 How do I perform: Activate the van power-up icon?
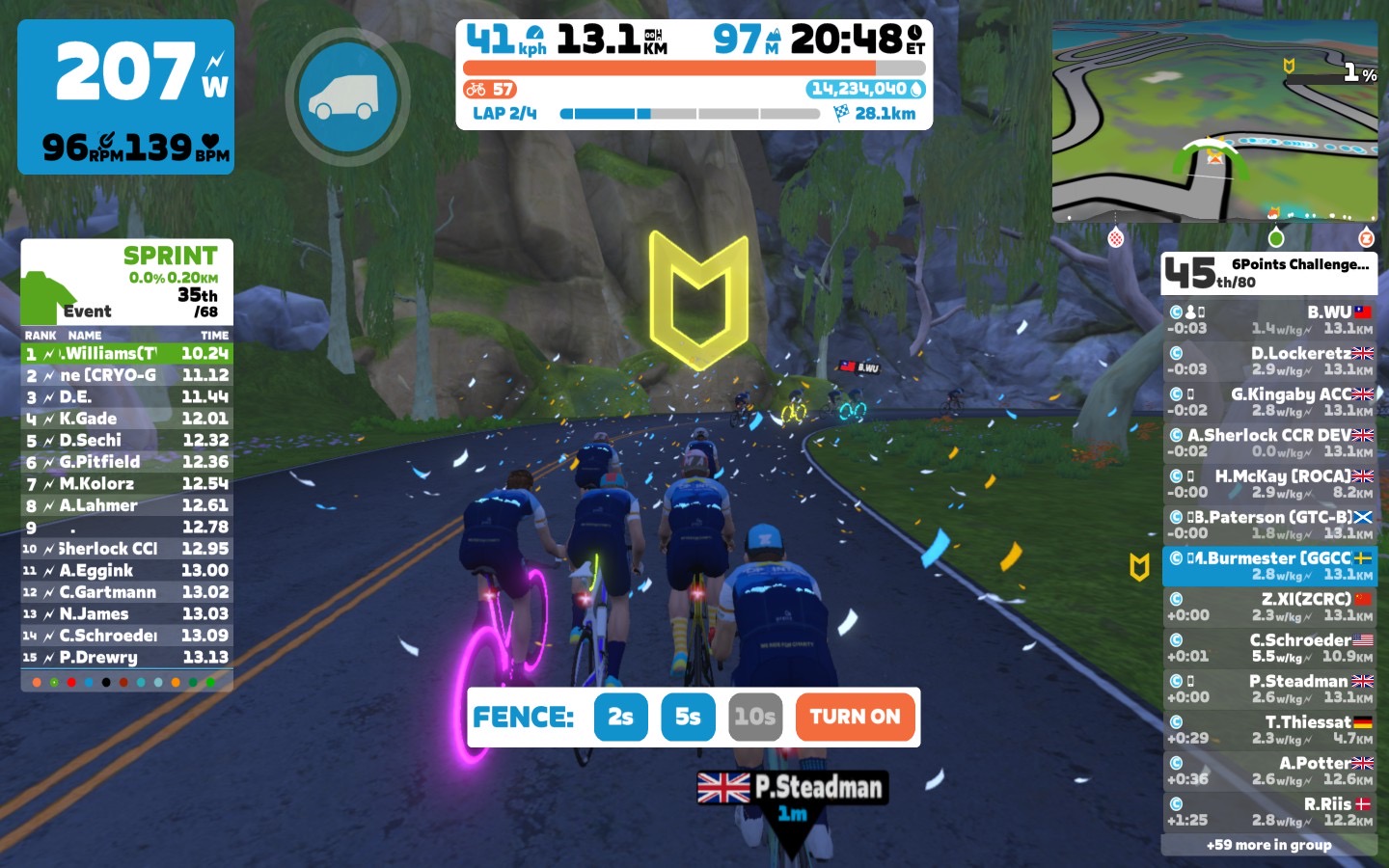[x=347, y=96]
